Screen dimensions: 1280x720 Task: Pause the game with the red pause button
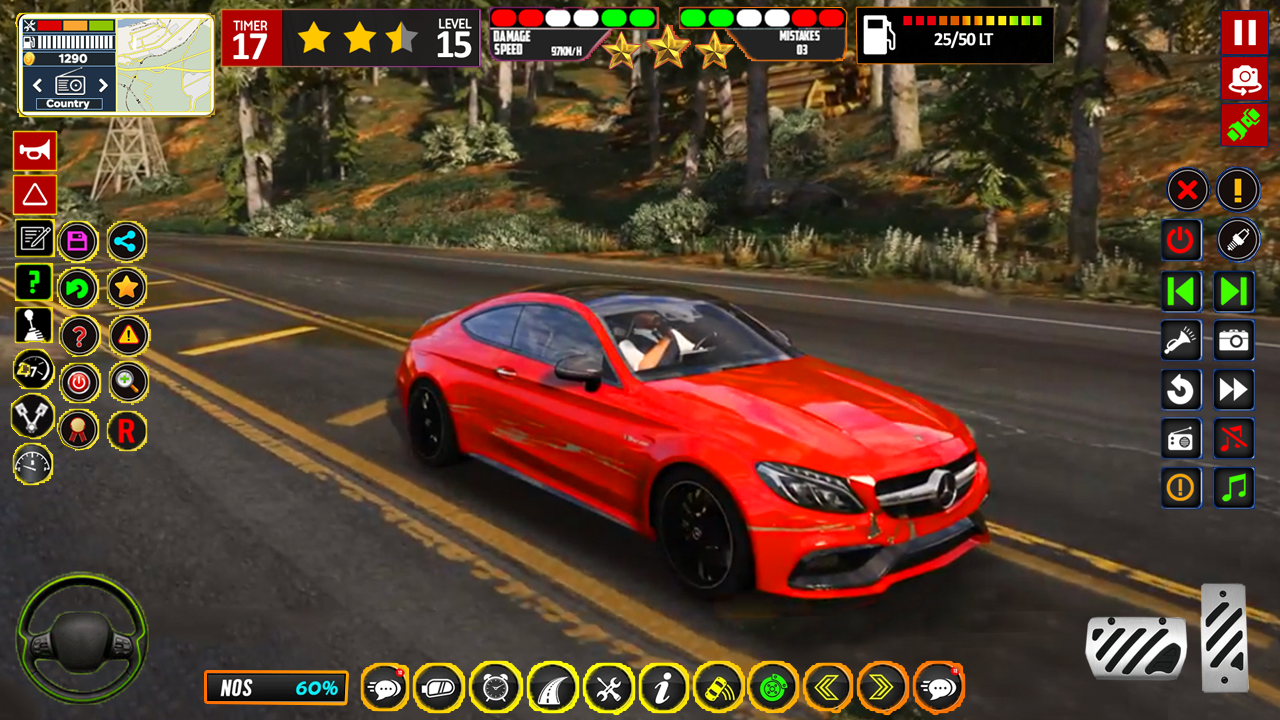tap(1244, 32)
